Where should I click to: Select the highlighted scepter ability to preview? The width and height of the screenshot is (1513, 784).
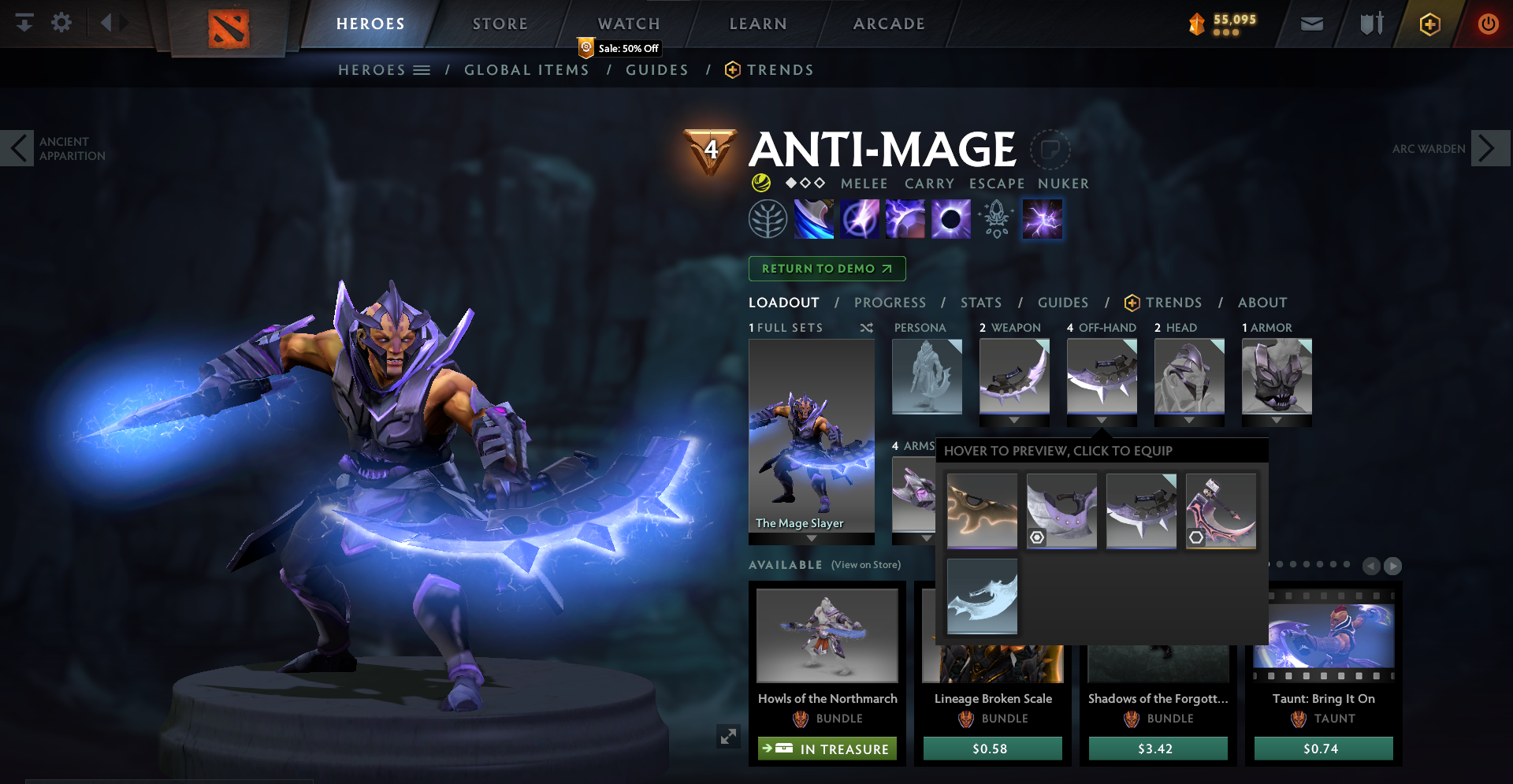[1042, 218]
